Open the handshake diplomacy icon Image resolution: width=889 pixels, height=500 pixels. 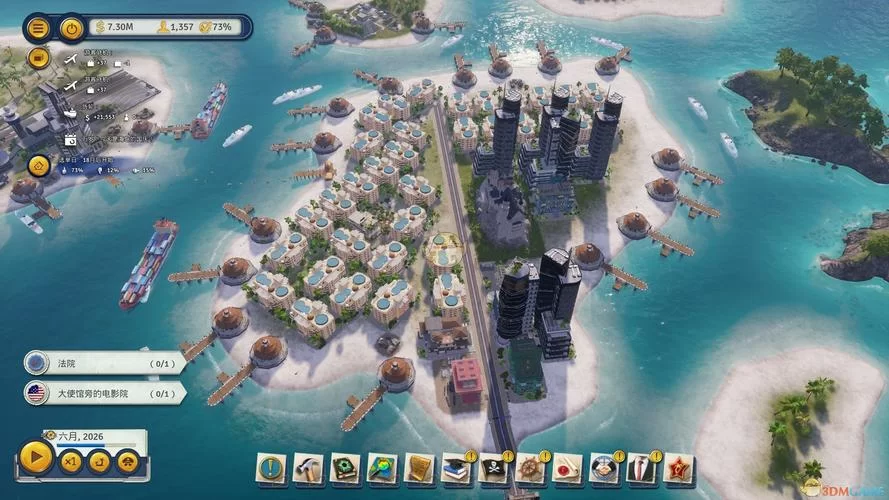click(604, 467)
